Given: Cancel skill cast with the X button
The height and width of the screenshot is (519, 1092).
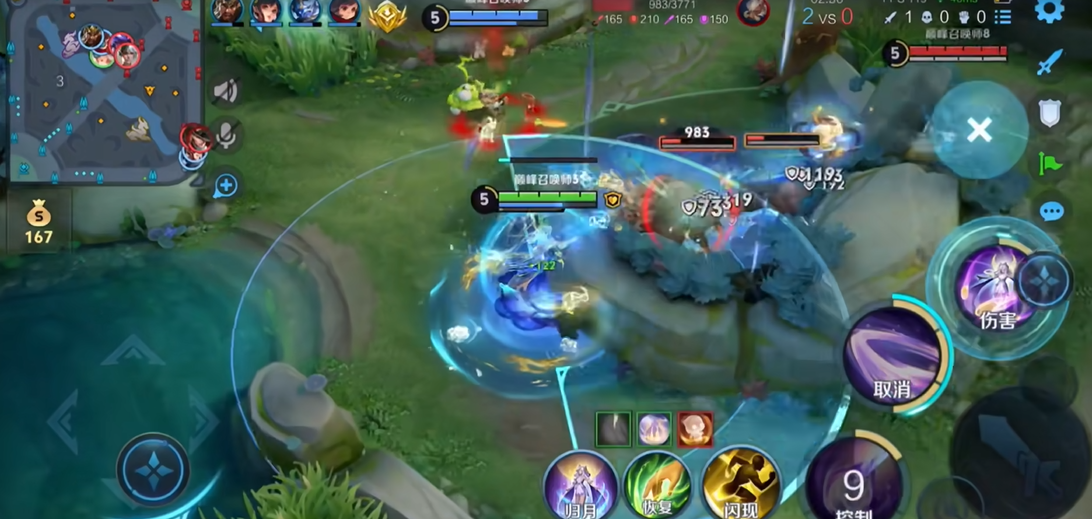Looking at the screenshot, I should (979, 129).
